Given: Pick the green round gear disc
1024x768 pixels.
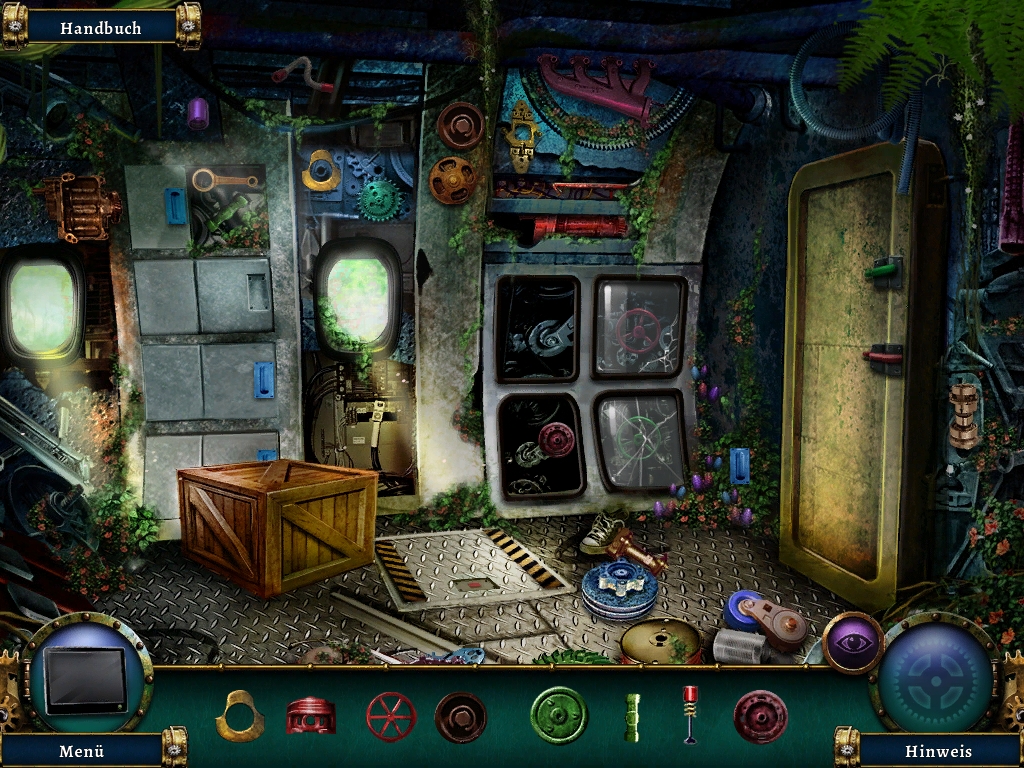Looking at the screenshot, I should pyautogui.click(x=559, y=716).
